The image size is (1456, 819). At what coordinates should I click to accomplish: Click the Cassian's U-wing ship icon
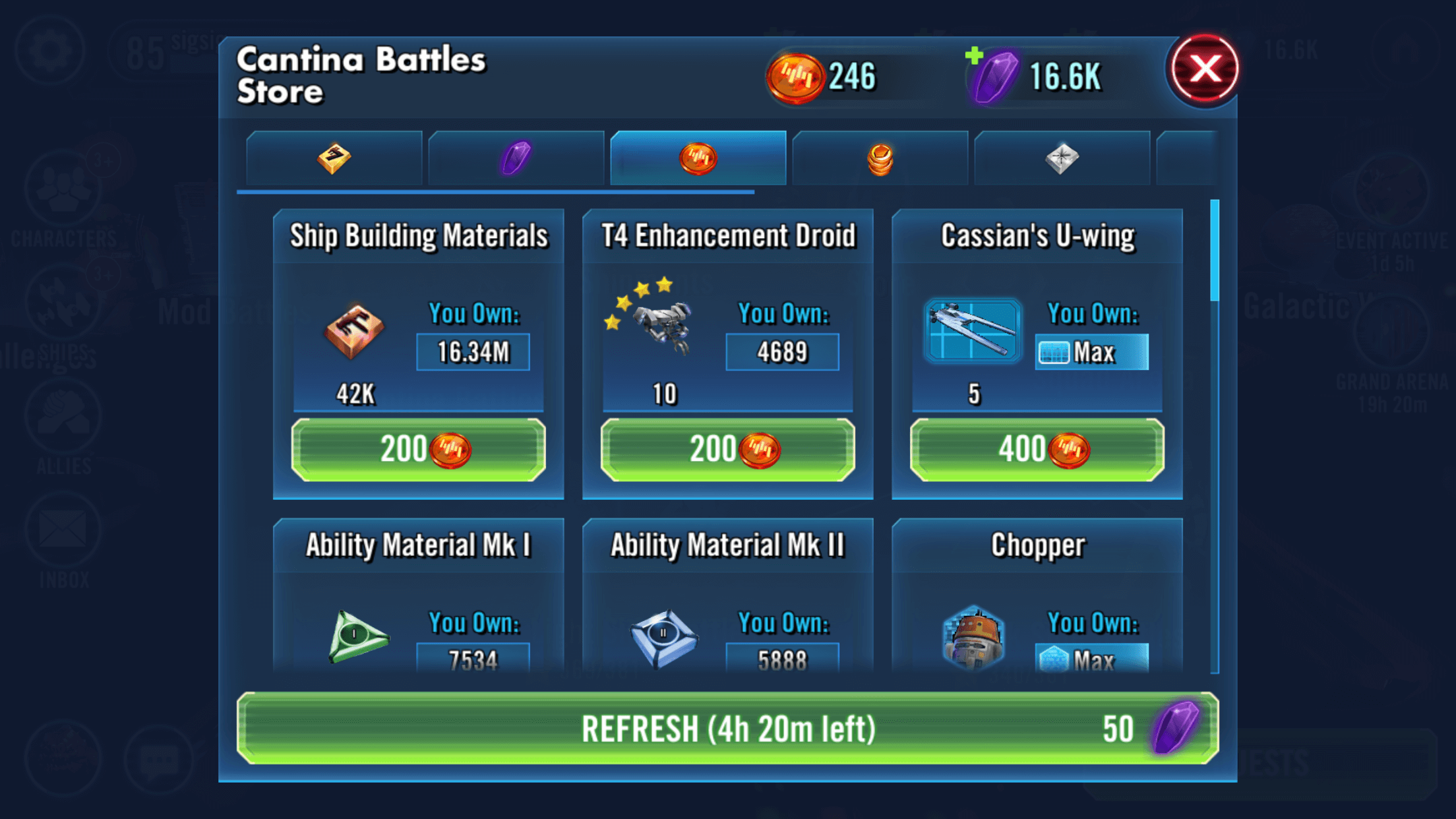pos(972,331)
